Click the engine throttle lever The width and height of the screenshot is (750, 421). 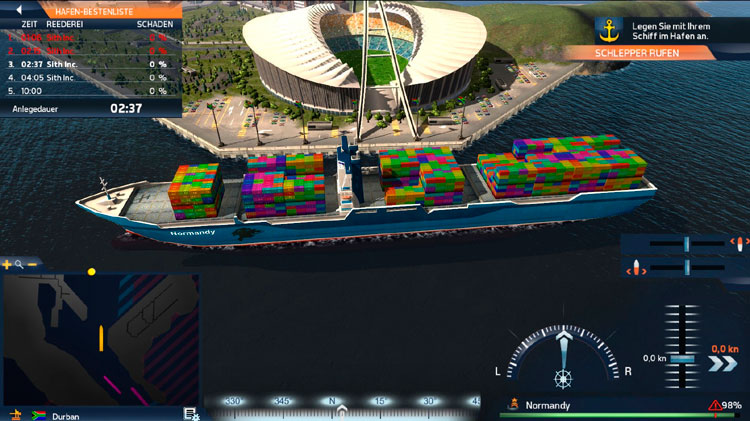tap(684, 358)
